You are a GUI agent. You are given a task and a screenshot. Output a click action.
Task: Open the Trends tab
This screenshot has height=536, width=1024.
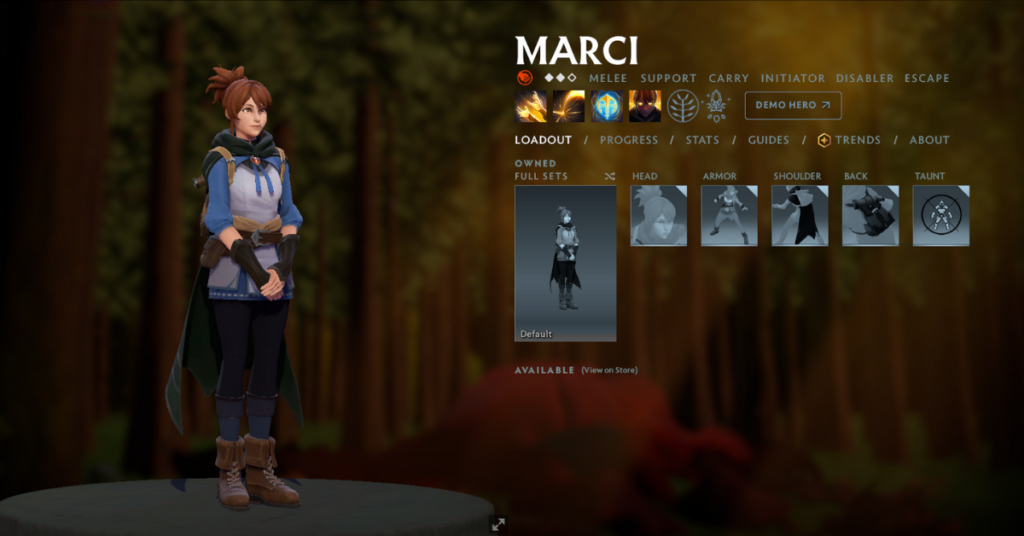click(x=849, y=140)
